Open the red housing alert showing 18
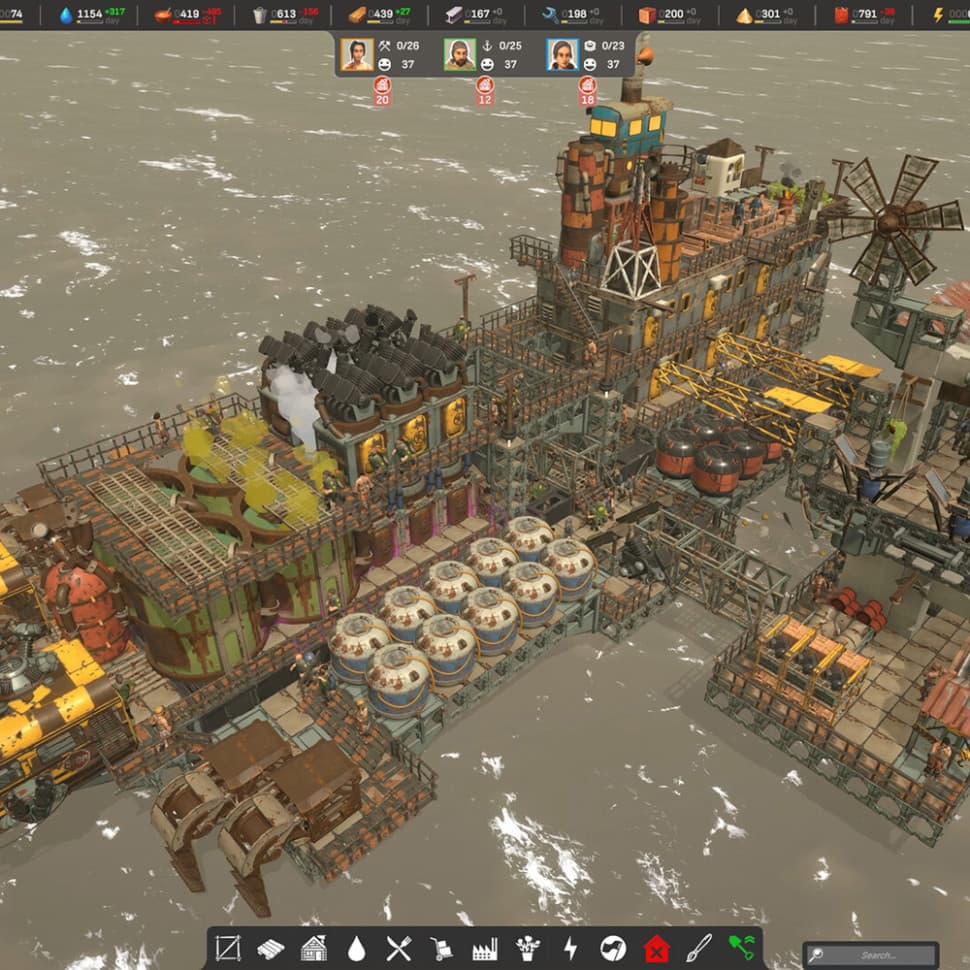970x970 pixels. click(x=588, y=91)
